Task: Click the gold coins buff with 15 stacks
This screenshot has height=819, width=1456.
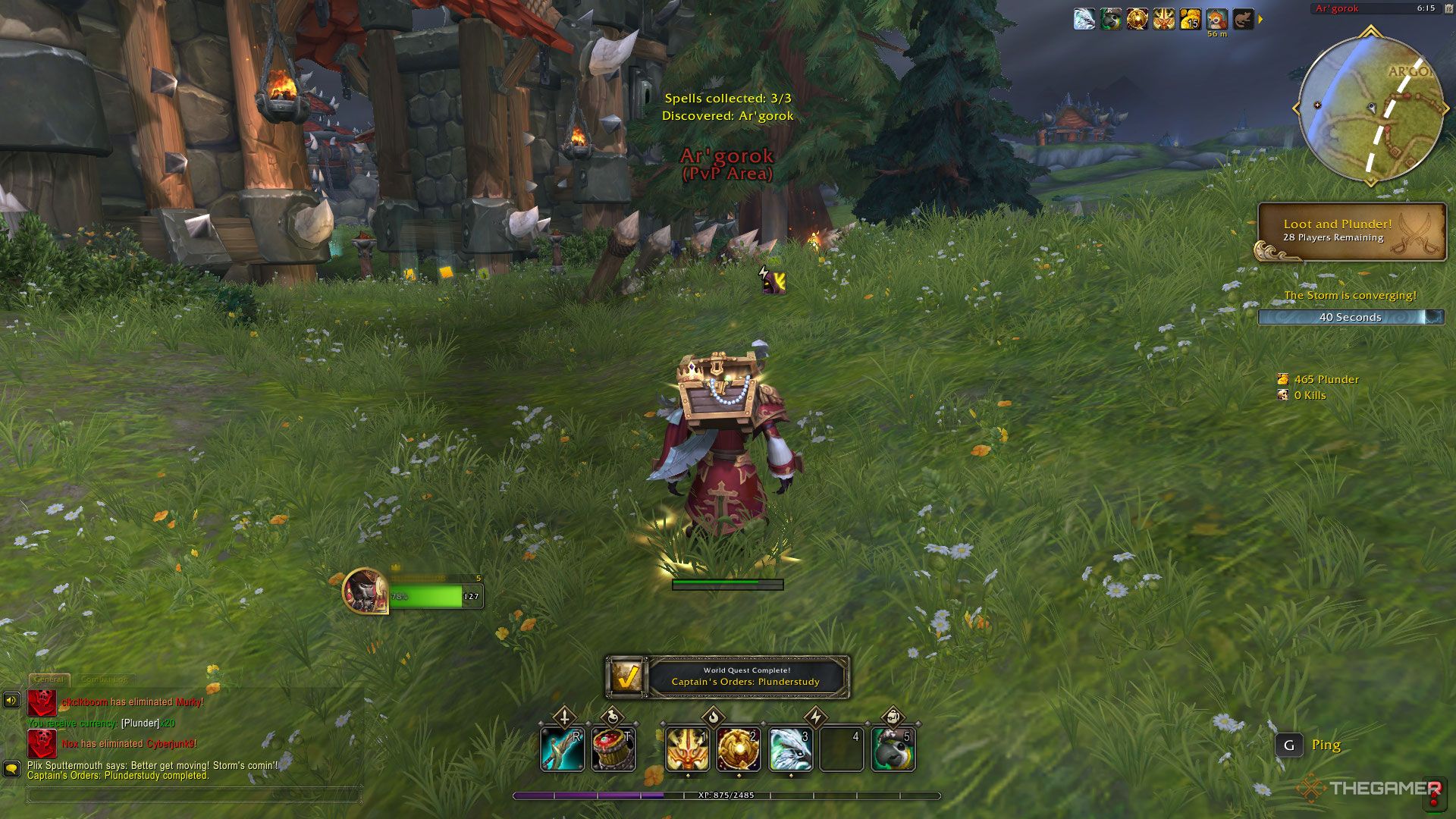Action: (x=1190, y=19)
